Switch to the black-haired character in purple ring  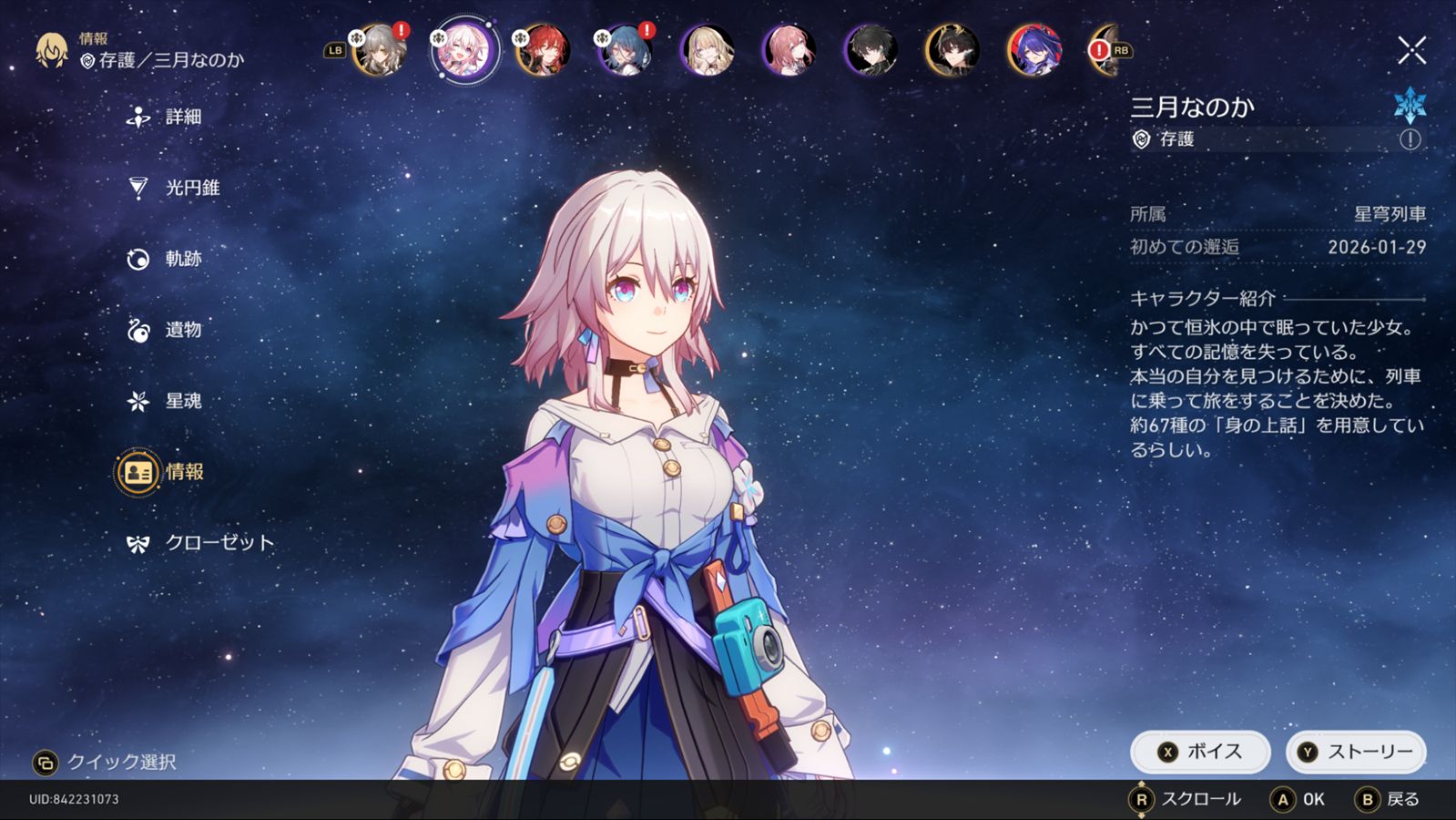pos(871,50)
